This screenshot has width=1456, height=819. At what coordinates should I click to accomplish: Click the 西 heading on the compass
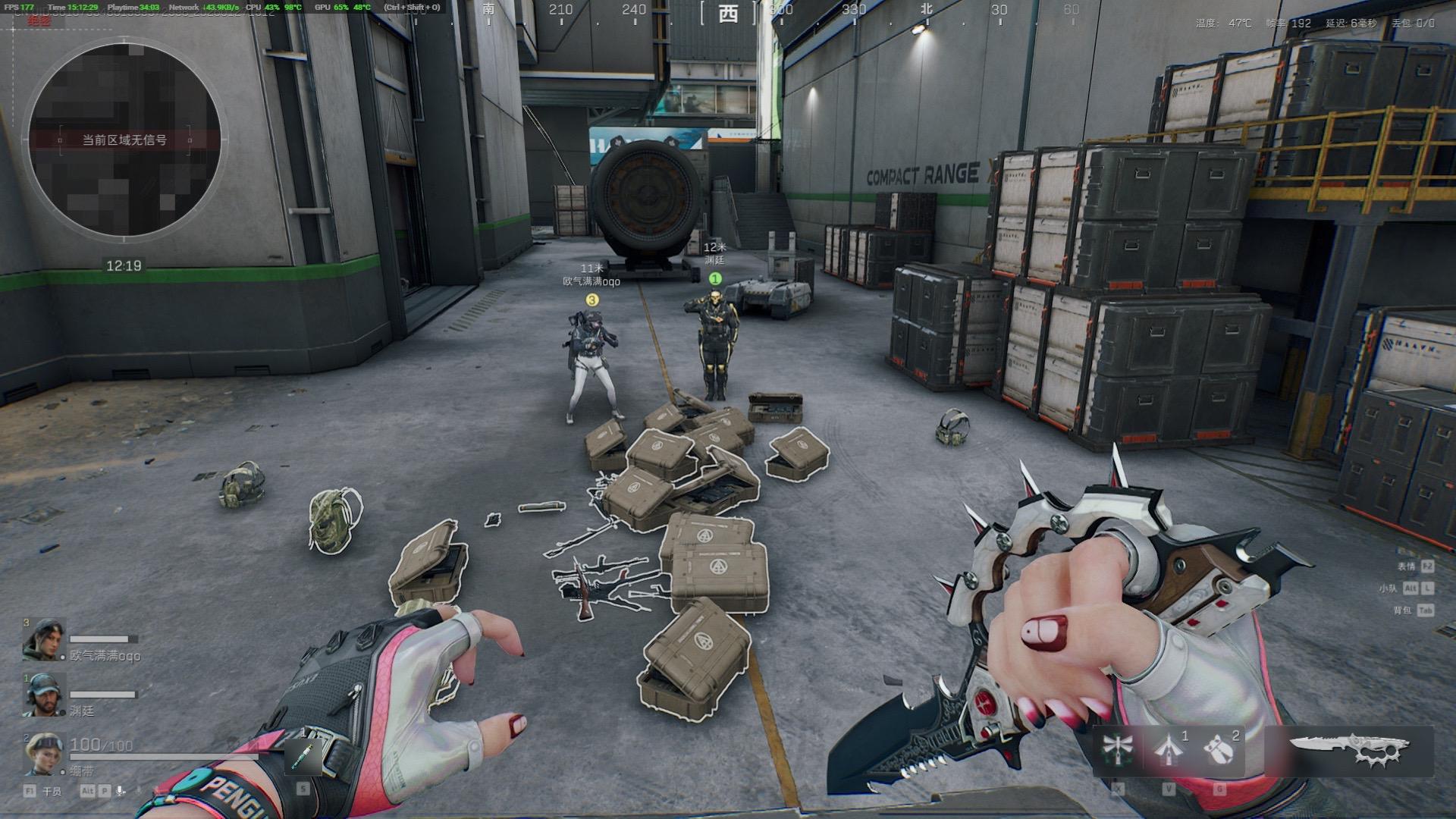click(728, 12)
